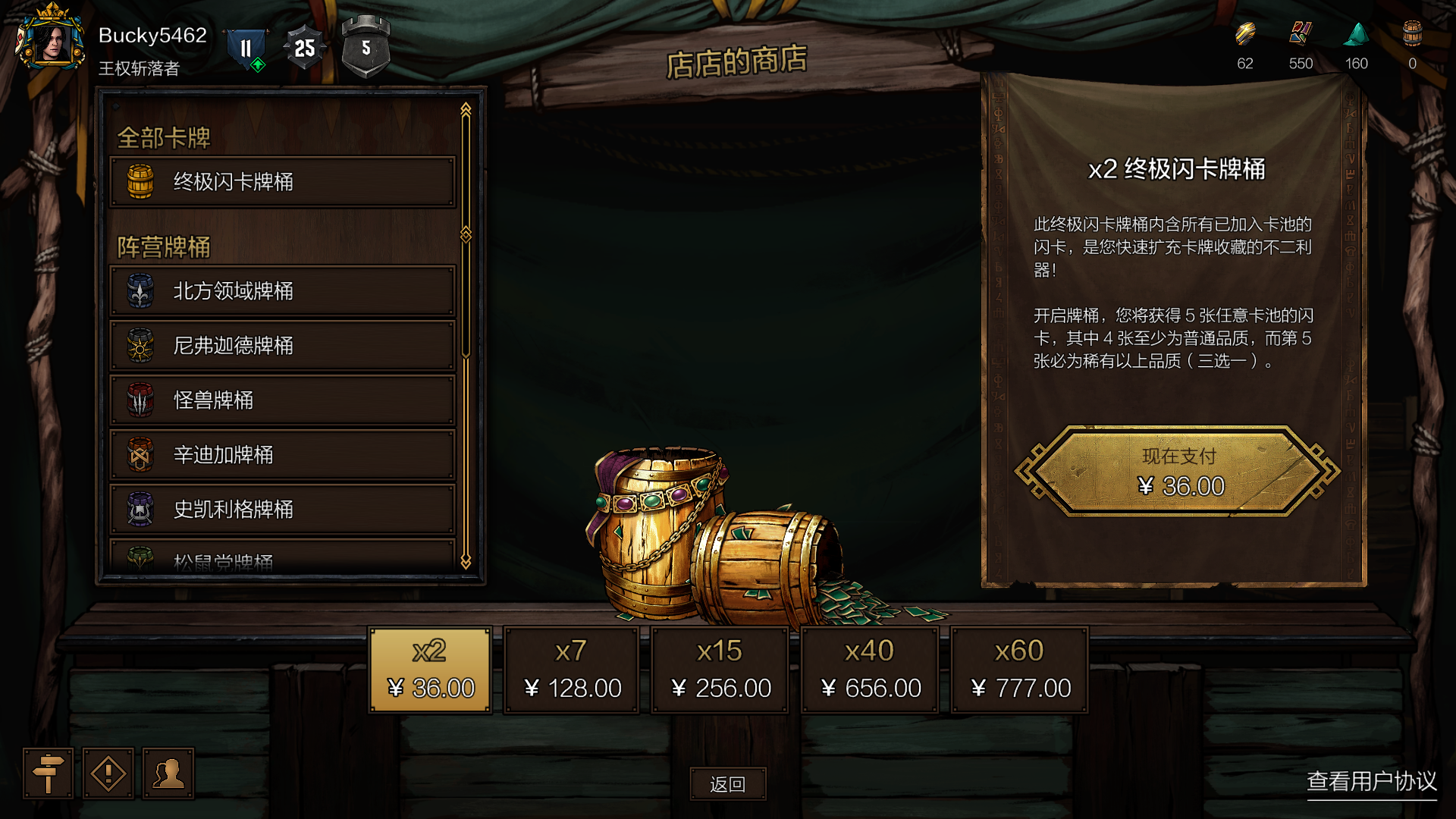Select the 终极闪卡牌桶 entry
This screenshot has height=819, width=1456.
pos(282,182)
